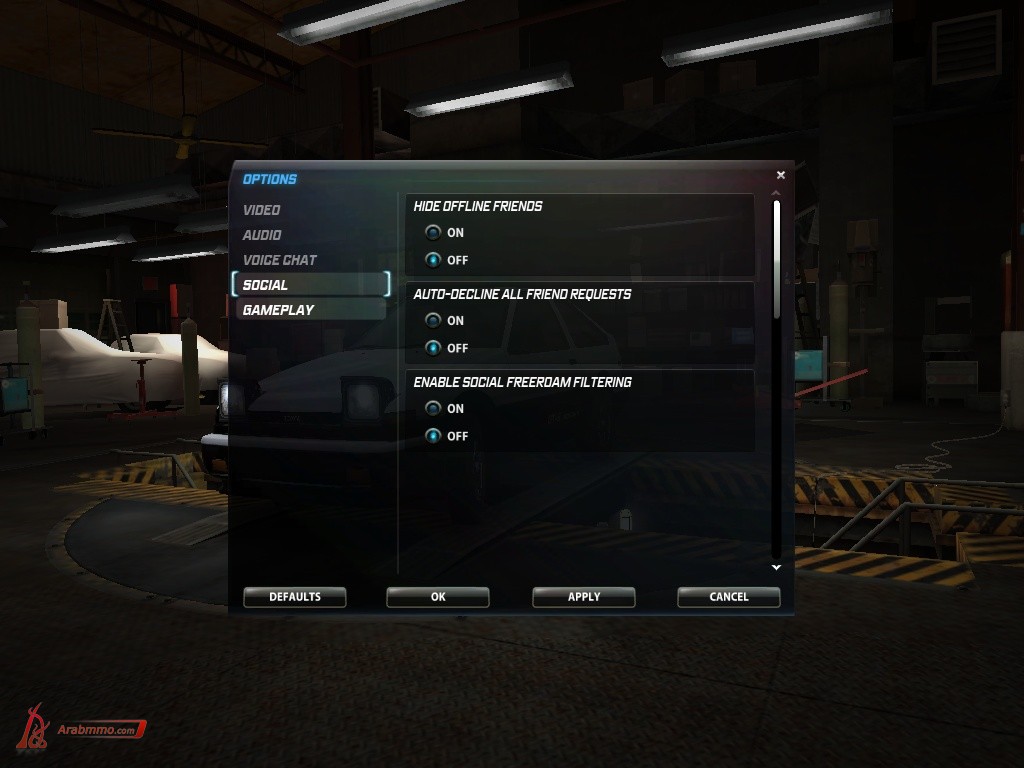Select the Voice Chat category
1024x768 pixels.
(x=280, y=260)
